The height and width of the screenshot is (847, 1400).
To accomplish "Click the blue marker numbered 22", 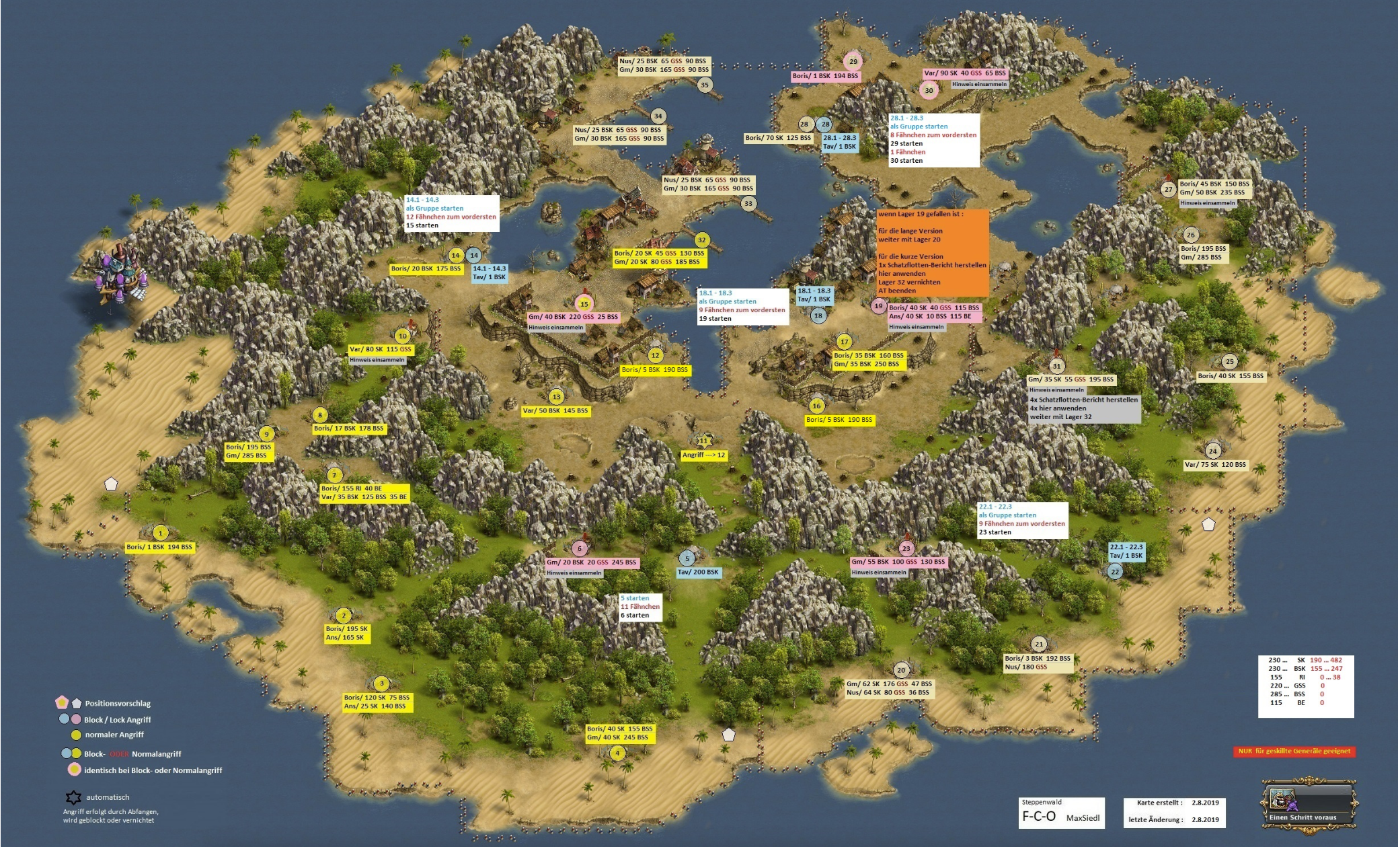I will [1115, 572].
